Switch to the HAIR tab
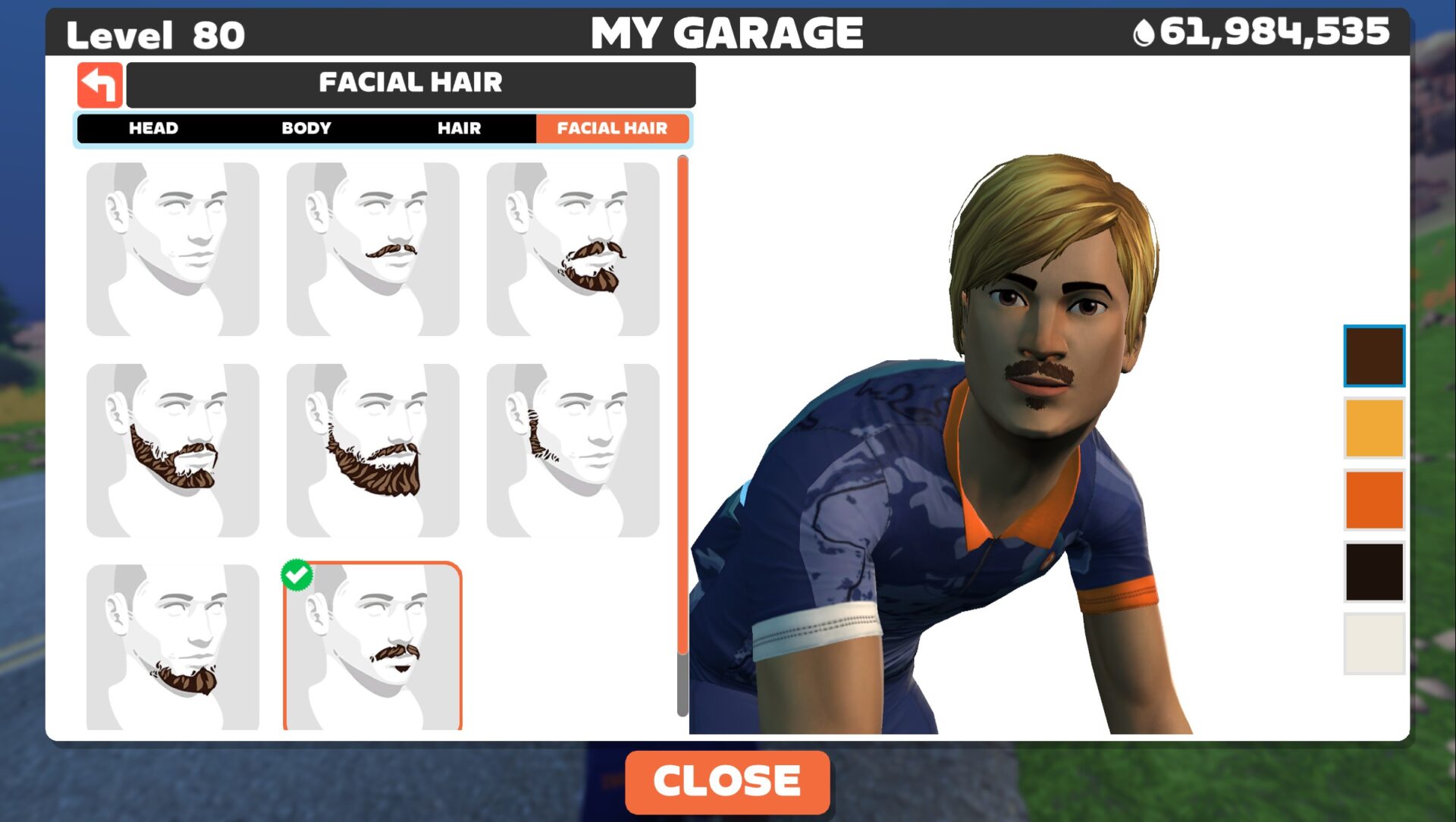 click(458, 128)
